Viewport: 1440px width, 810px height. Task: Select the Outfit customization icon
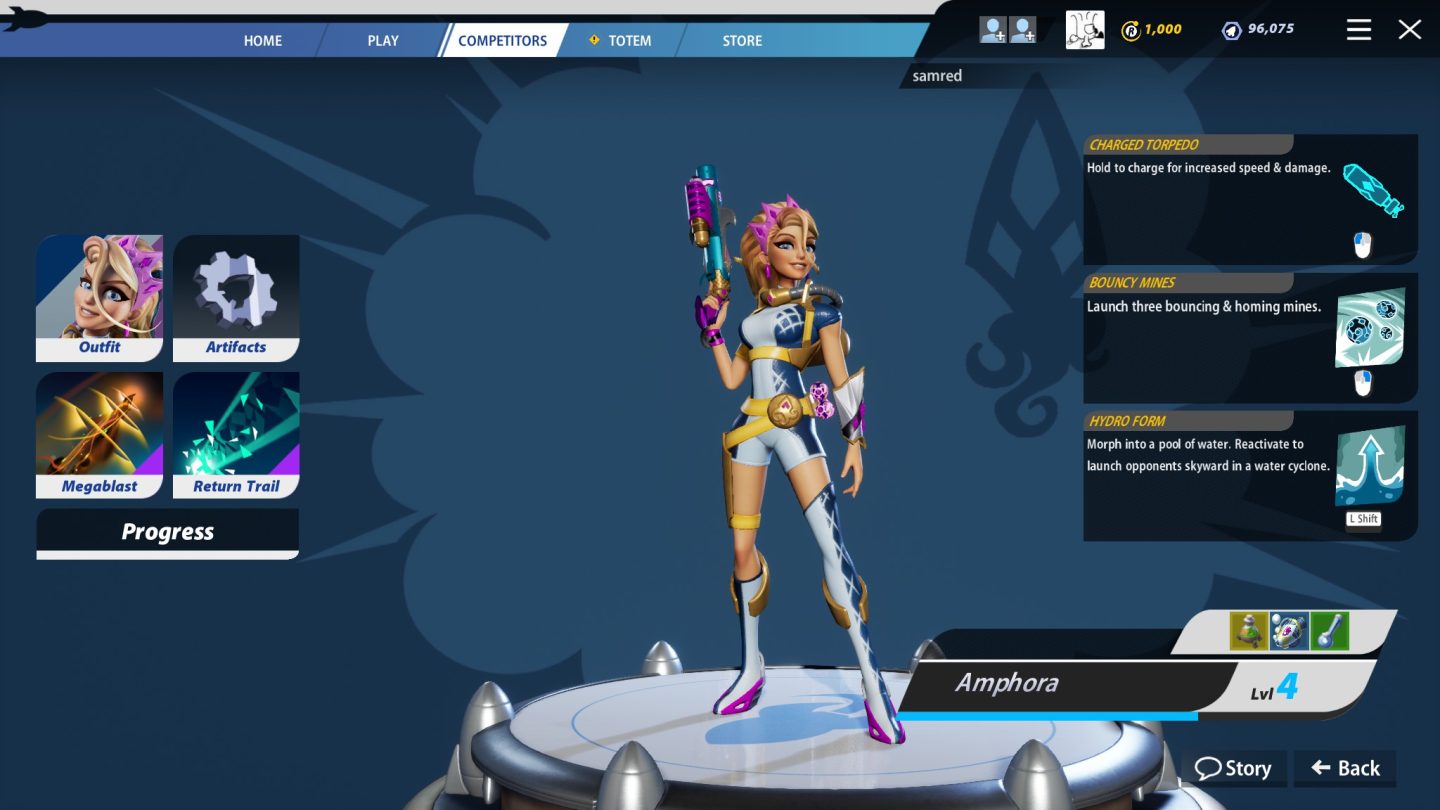99,290
